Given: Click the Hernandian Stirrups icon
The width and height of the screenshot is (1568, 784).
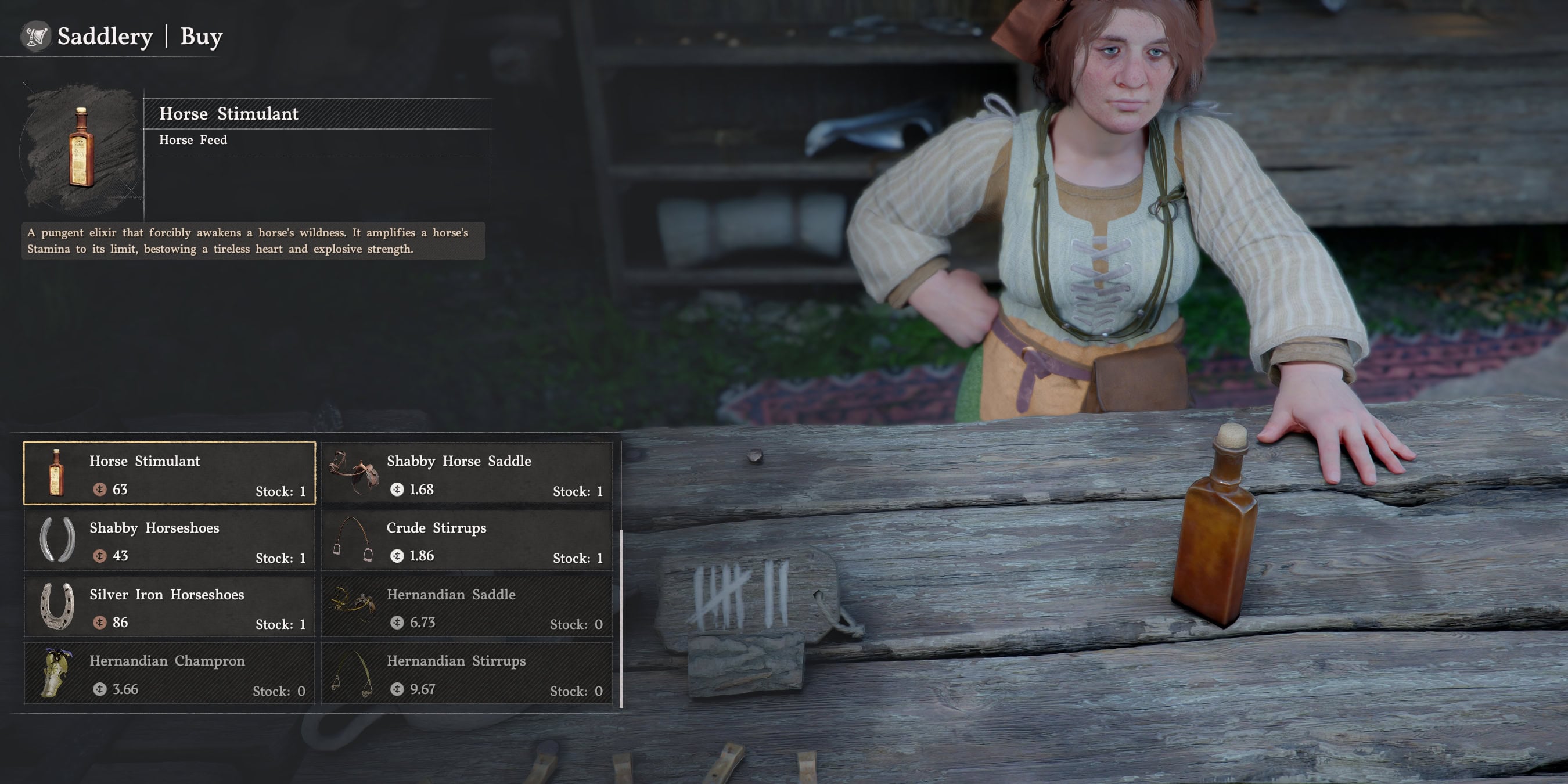Looking at the screenshot, I should click(353, 674).
